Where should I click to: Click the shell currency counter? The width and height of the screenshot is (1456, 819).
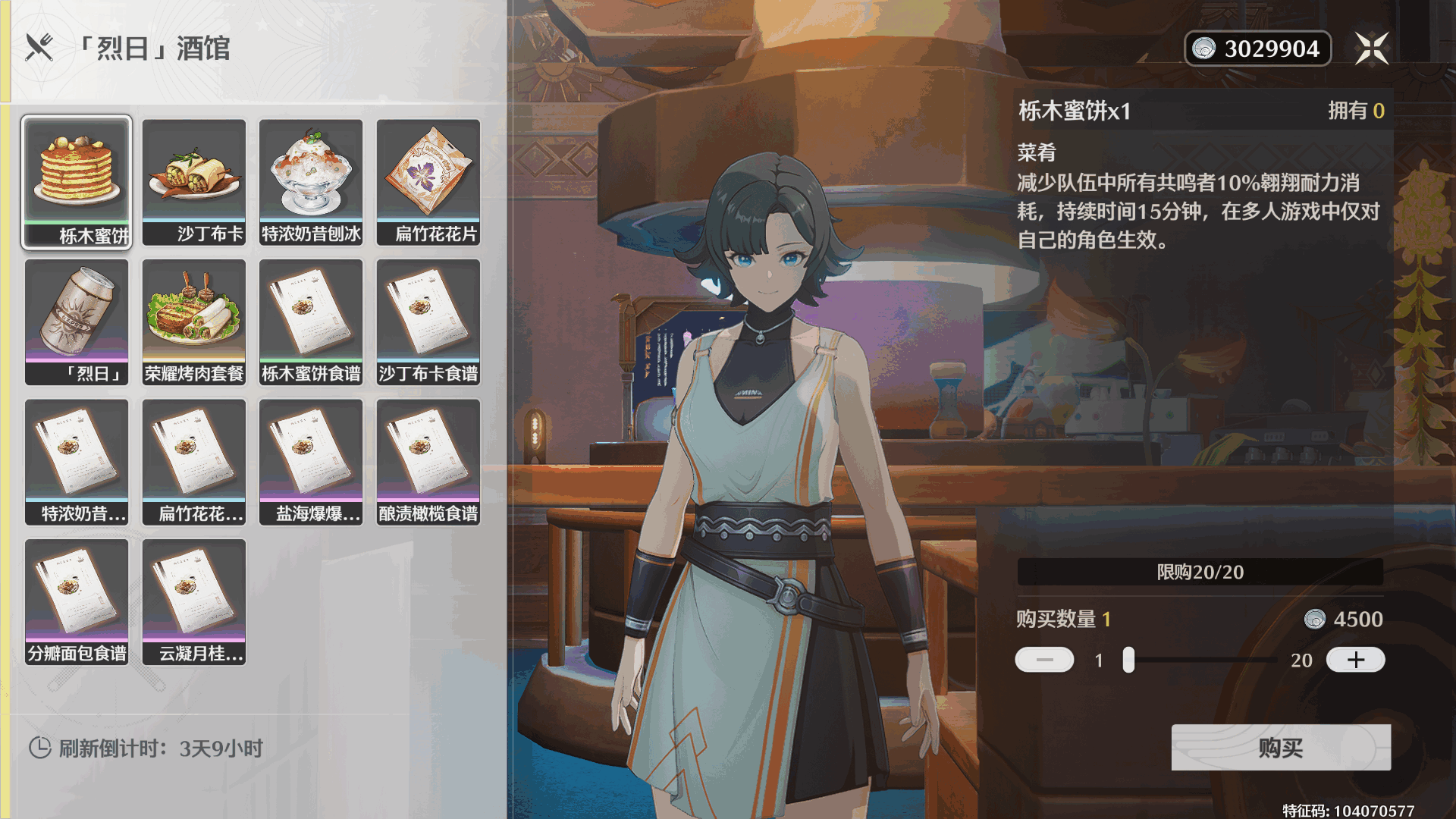point(1257,49)
